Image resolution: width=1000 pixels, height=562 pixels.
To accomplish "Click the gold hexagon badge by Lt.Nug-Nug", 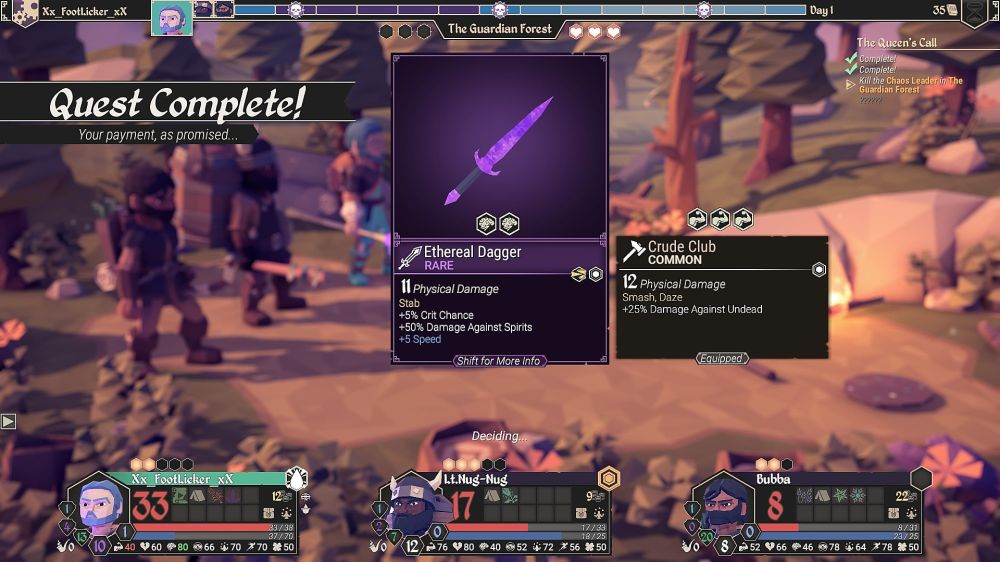I will click(x=608, y=479).
